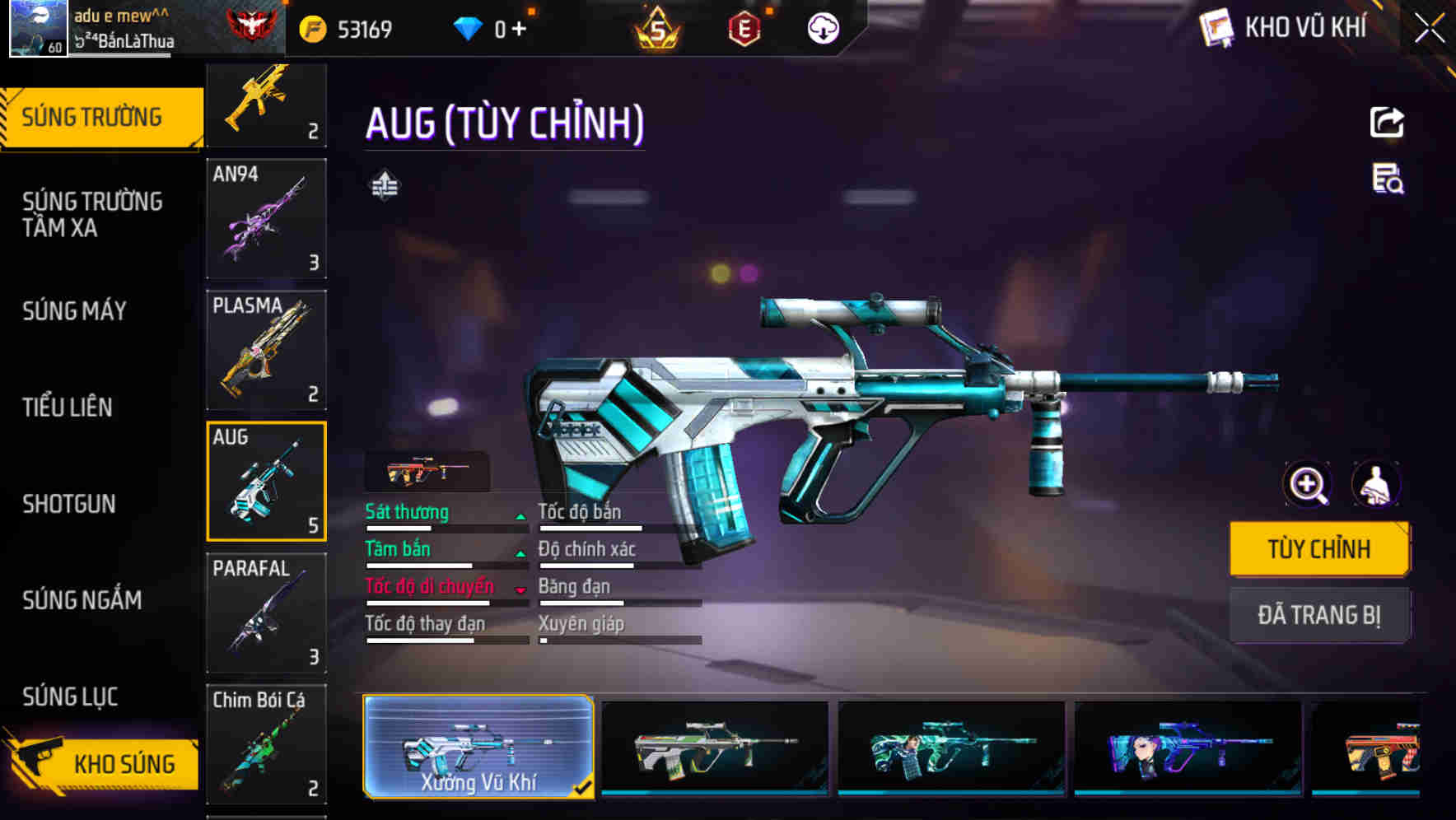Open the Súng Máy category
Screen dimensions: 1456x820
[75, 311]
